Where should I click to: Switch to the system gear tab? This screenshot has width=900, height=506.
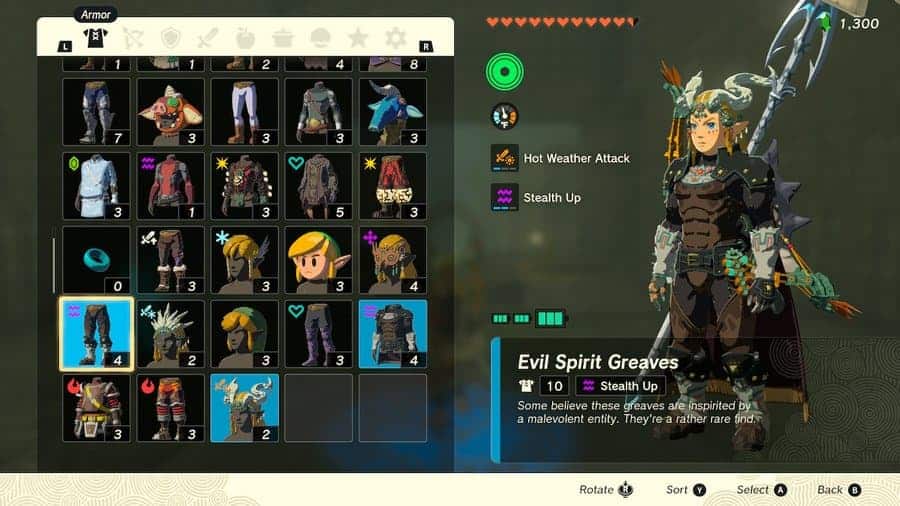pyautogui.click(x=396, y=39)
